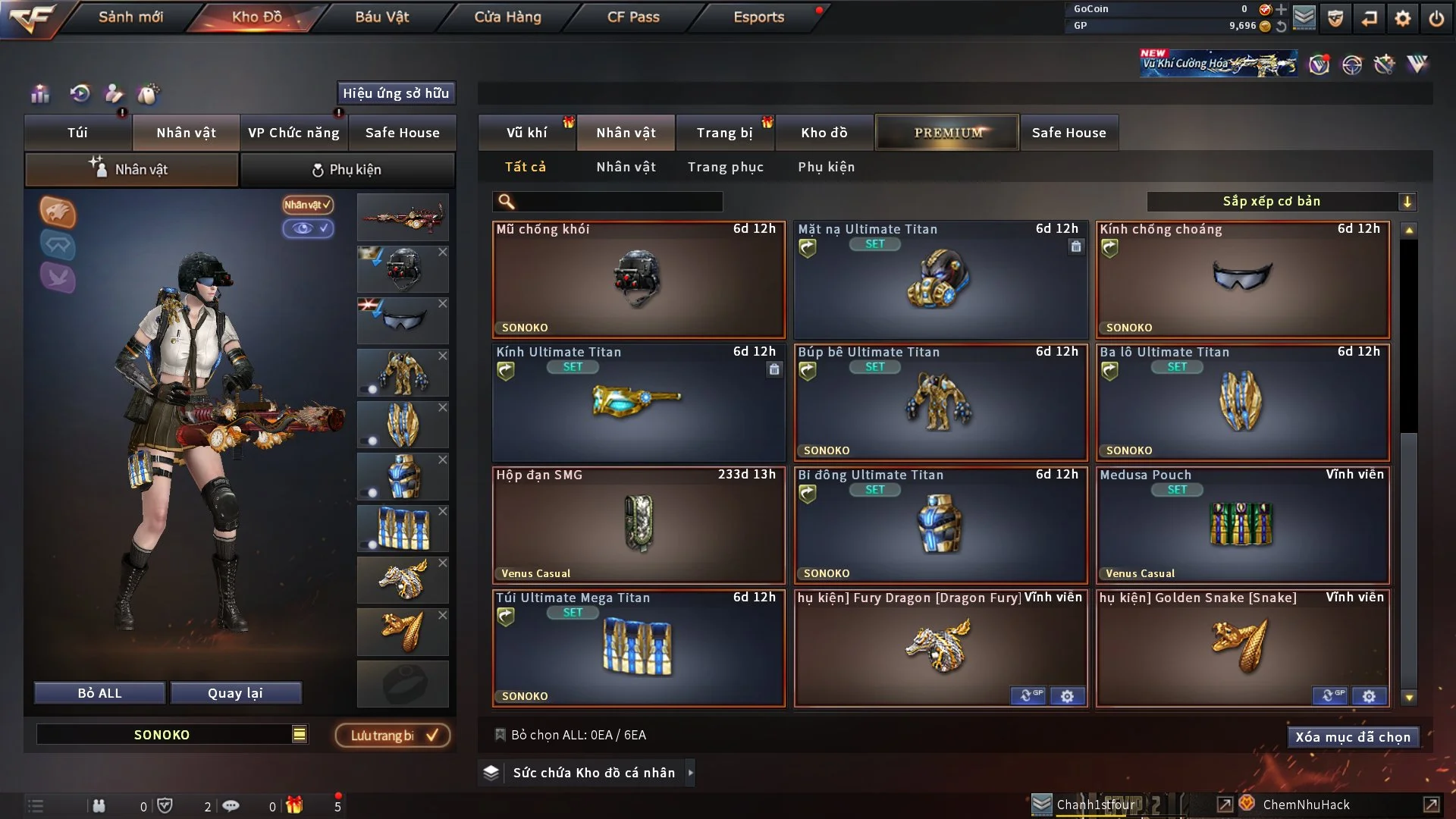The height and width of the screenshot is (819, 1456).
Task: Click Xóa mục đã chọn button
Action: tap(1353, 737)
